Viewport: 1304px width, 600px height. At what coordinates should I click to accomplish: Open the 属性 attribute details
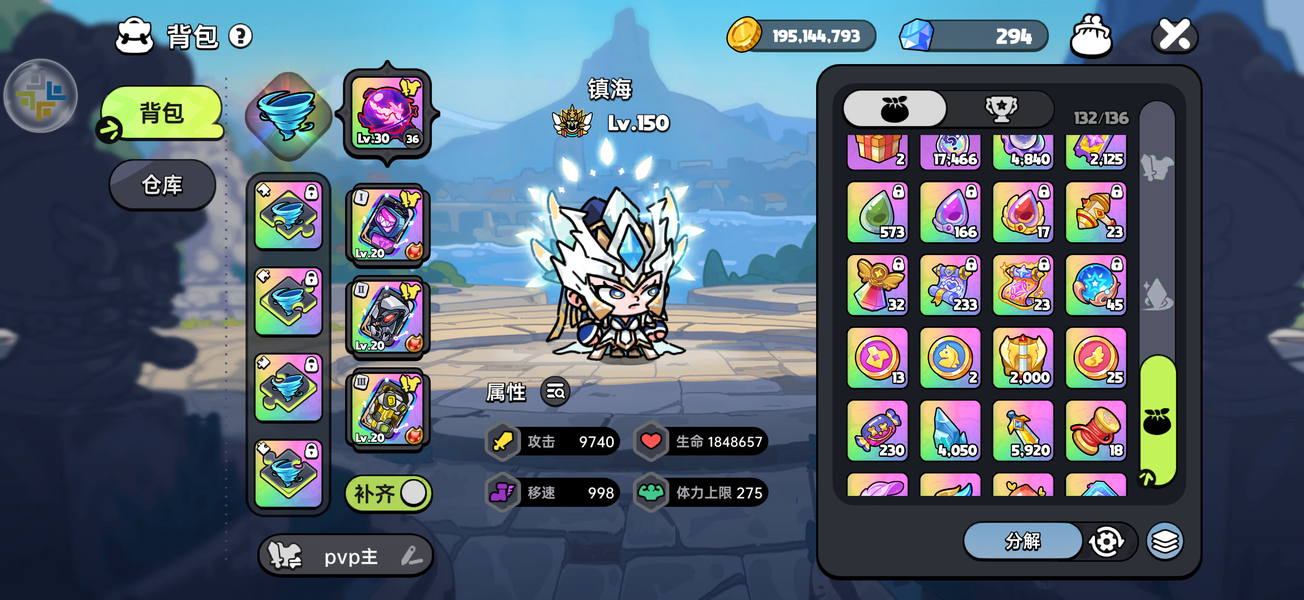pyautogui.click(x=555, y=392)
